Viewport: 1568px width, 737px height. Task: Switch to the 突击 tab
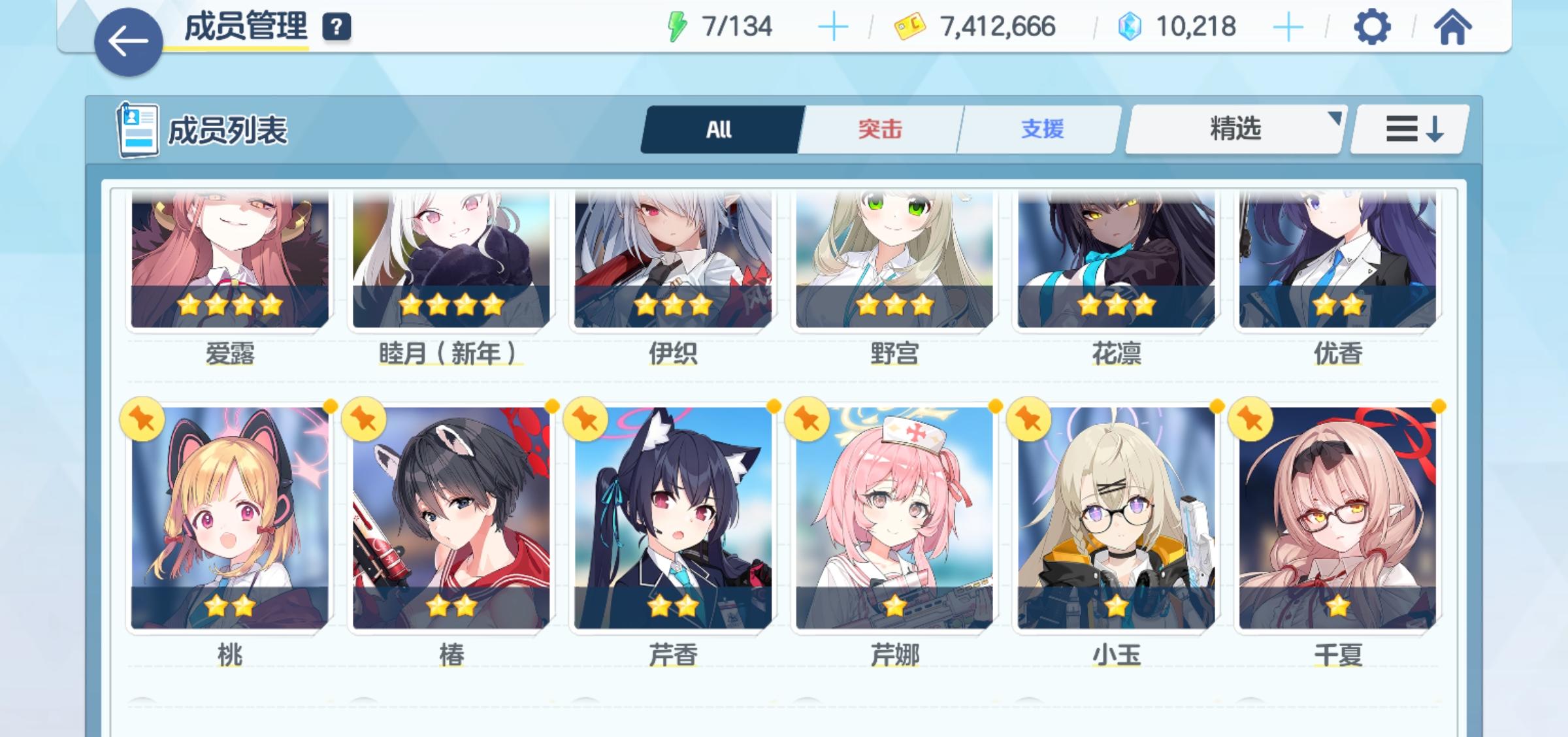click(878, 128)
